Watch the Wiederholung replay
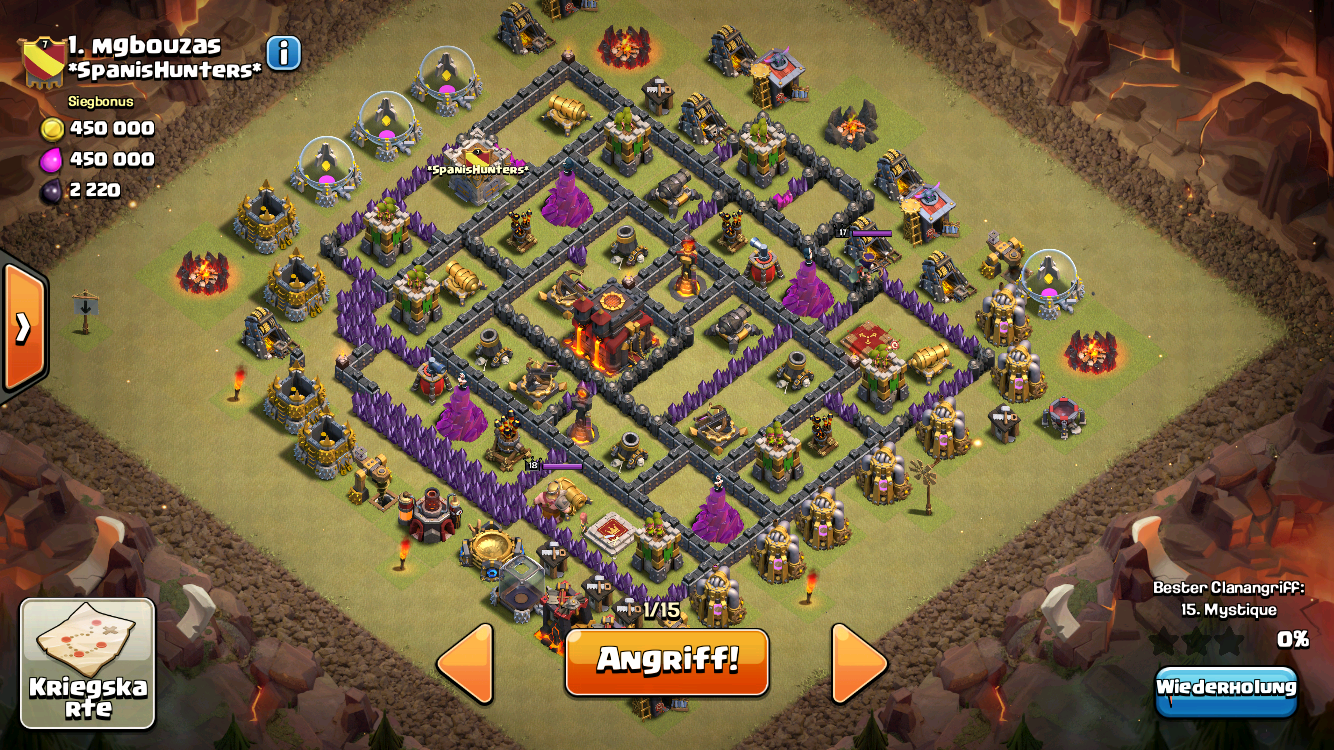 [x=1225, y=689]
